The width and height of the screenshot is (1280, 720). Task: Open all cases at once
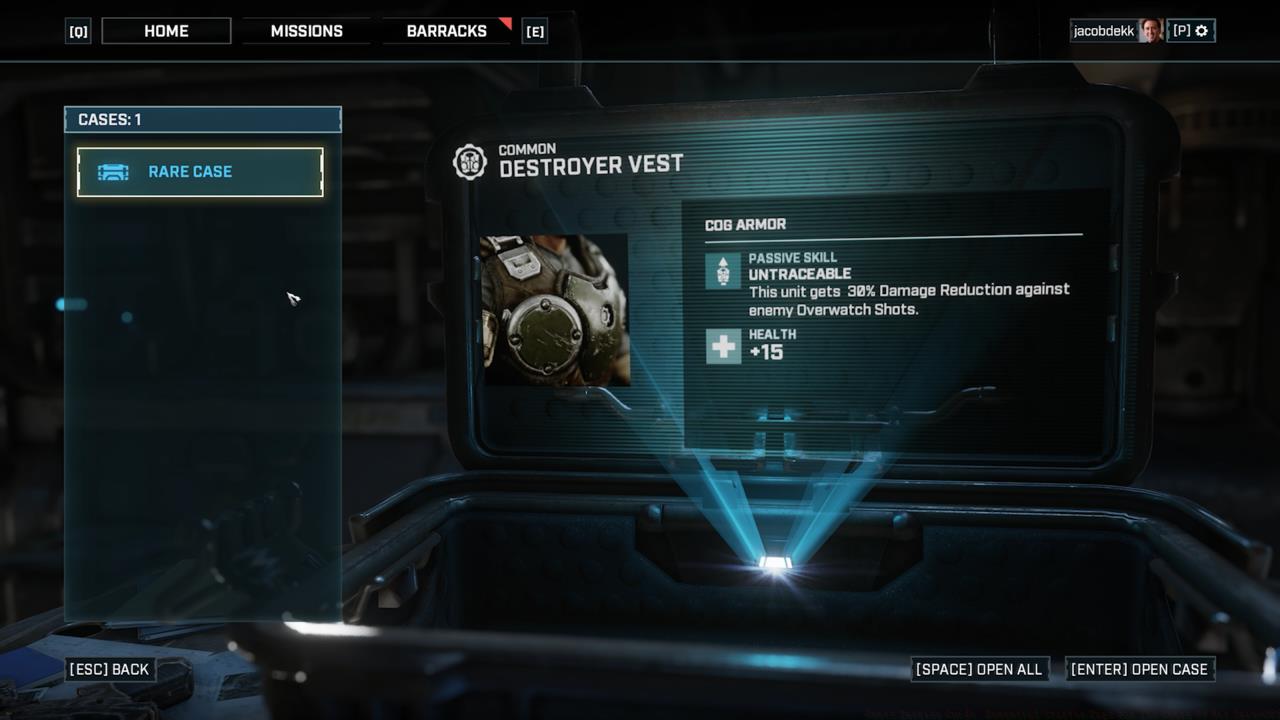tap(979, 669)
